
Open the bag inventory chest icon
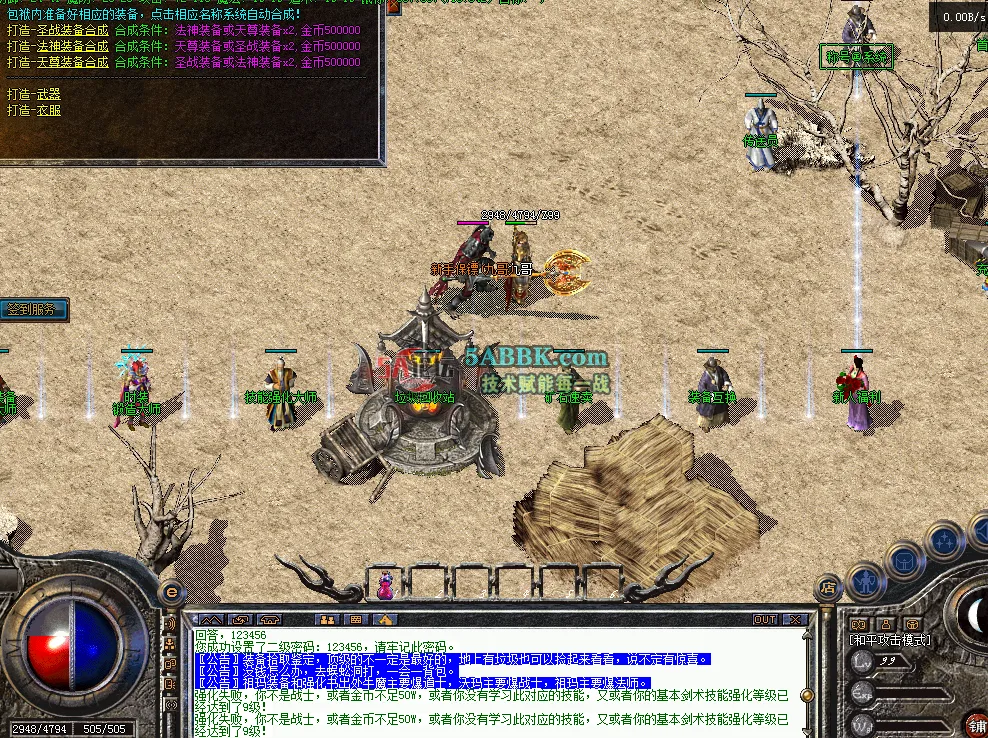click(903, 560)
